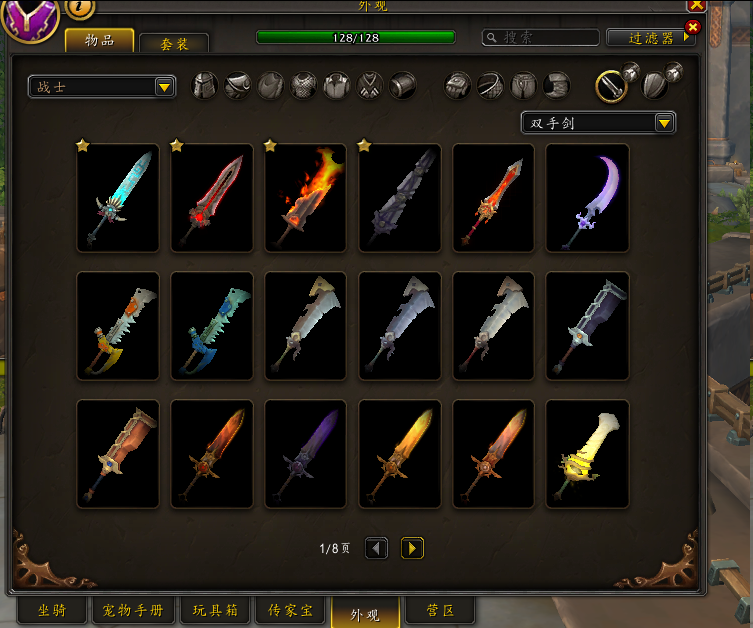Choose the purple curved blade appearance

[x=588, y=197]
